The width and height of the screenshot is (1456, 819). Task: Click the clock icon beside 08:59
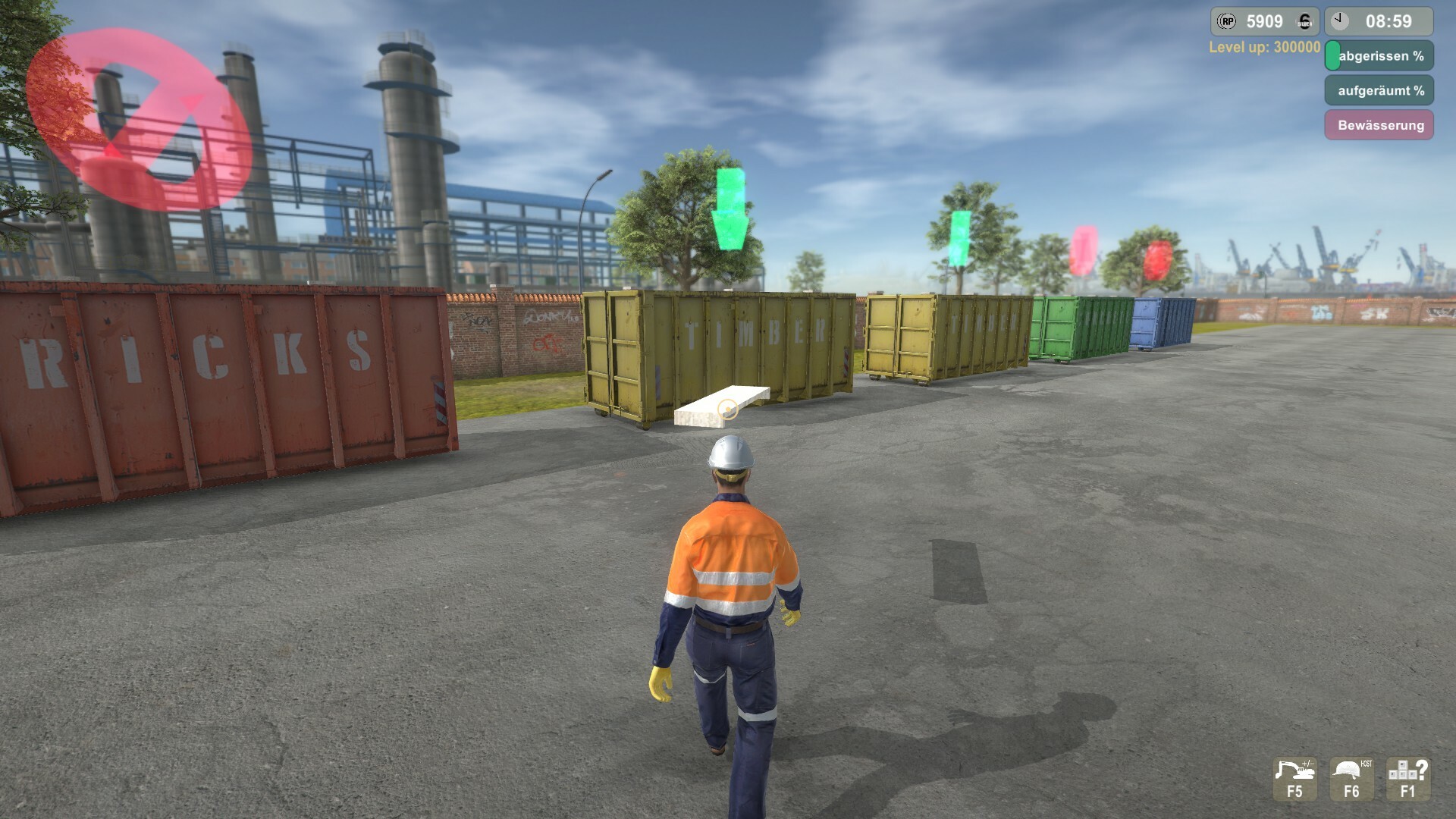1340,20
